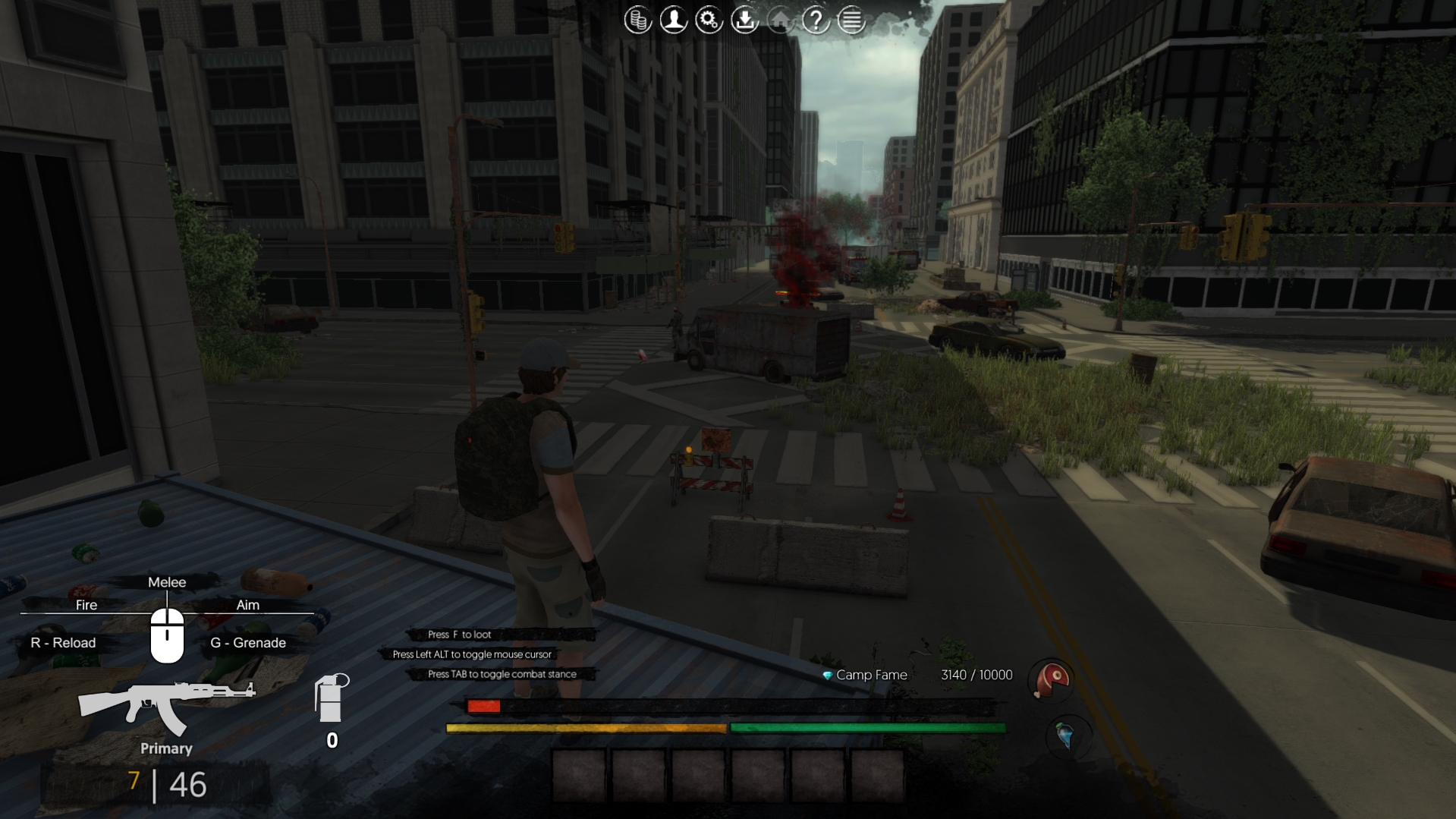Toggle combat stance via the TAB prompt

(502, 674)
